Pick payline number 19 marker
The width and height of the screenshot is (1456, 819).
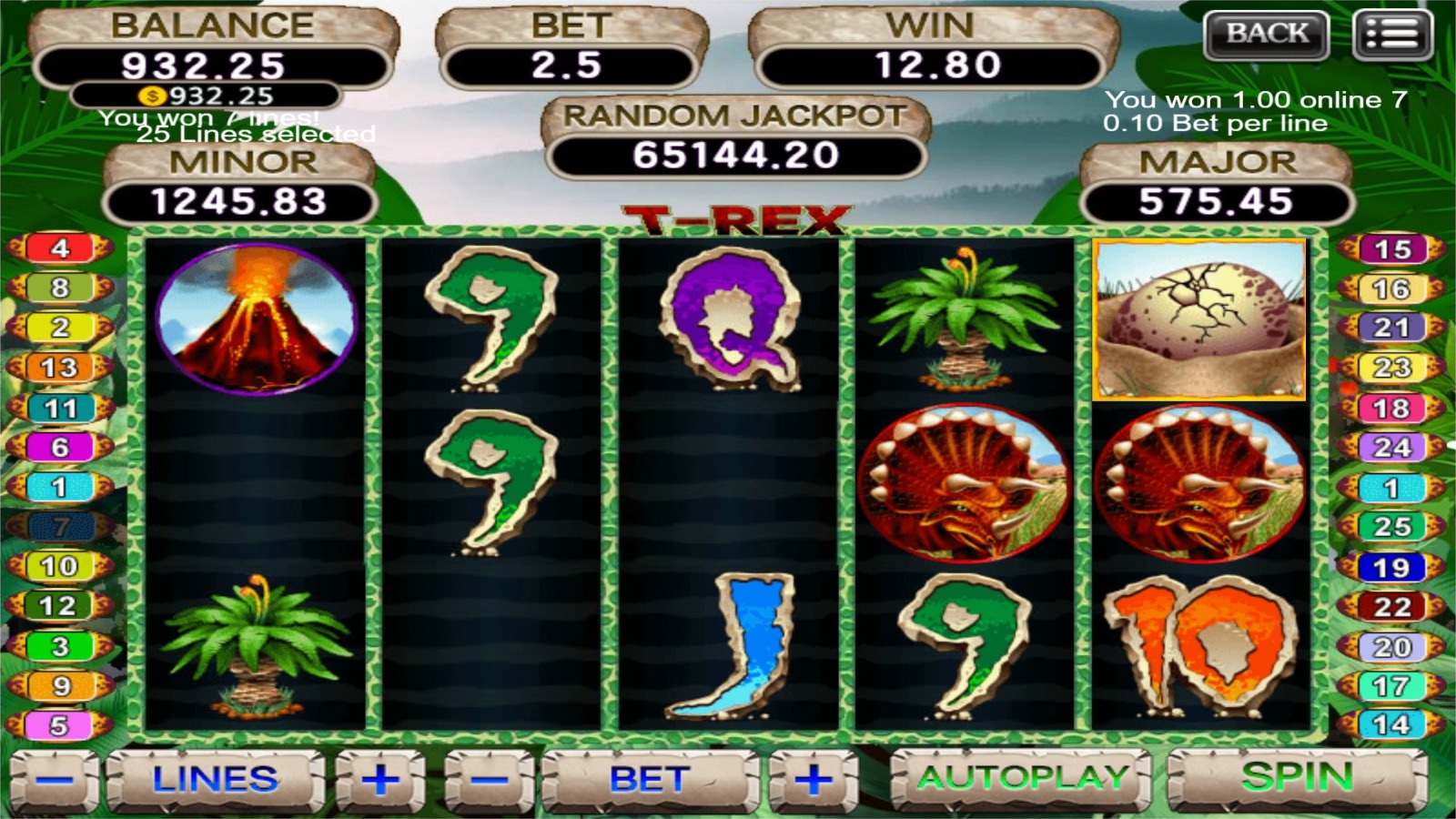[x=1391, y=568]
